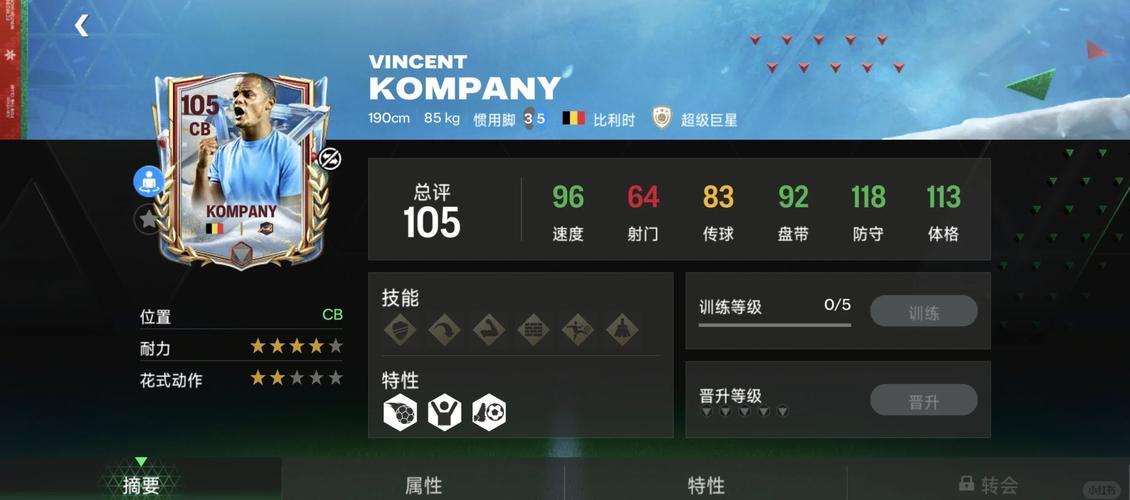Tap the greyed-out 晋升 promote button
1130x500 pixels.
(923, 401)
